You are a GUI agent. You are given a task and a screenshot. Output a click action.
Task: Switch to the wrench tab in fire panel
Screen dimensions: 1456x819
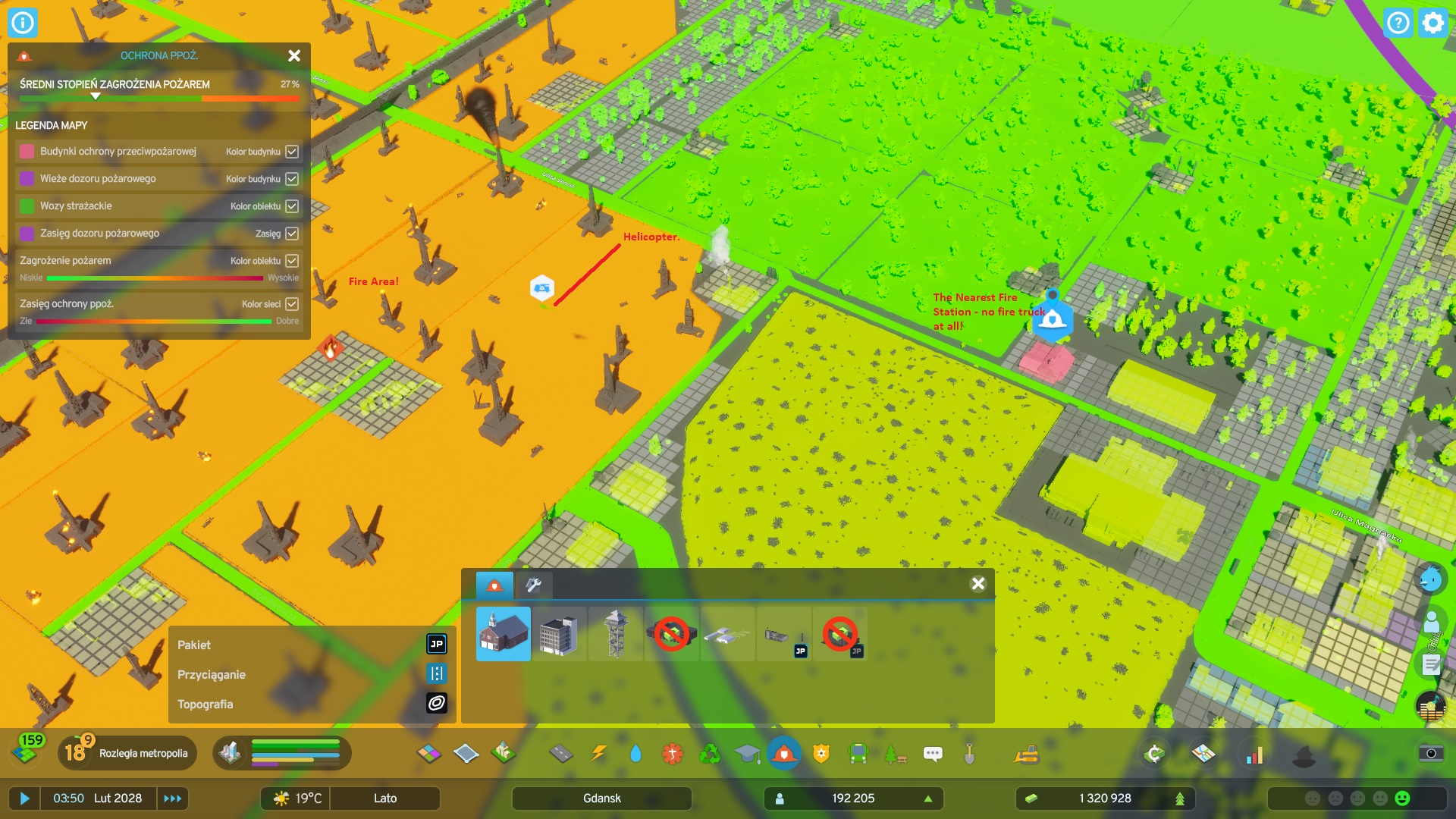click(533, 585)
